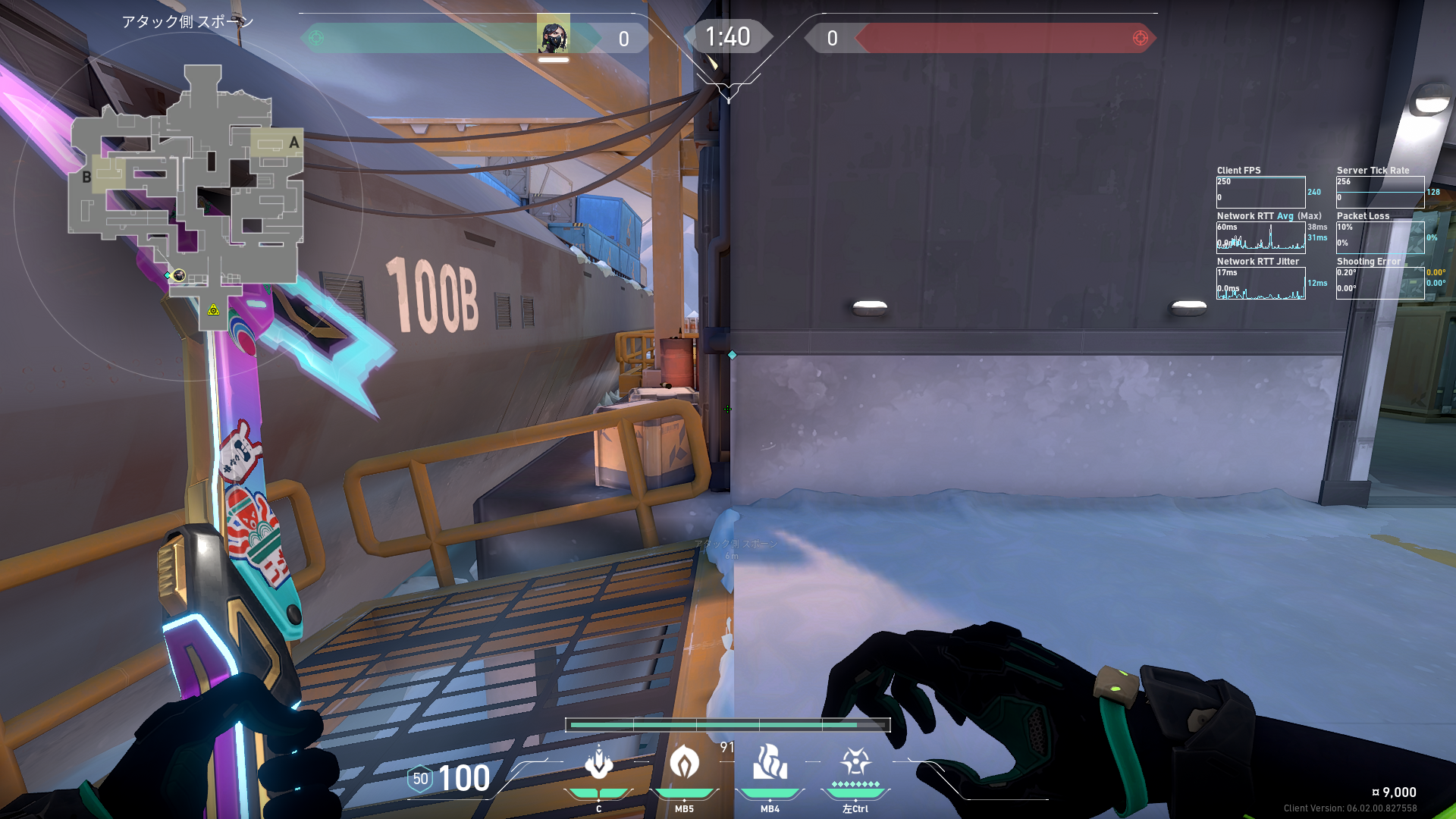
Task: Trigger the MB4 ability icon
Action: tap(770, 762)
